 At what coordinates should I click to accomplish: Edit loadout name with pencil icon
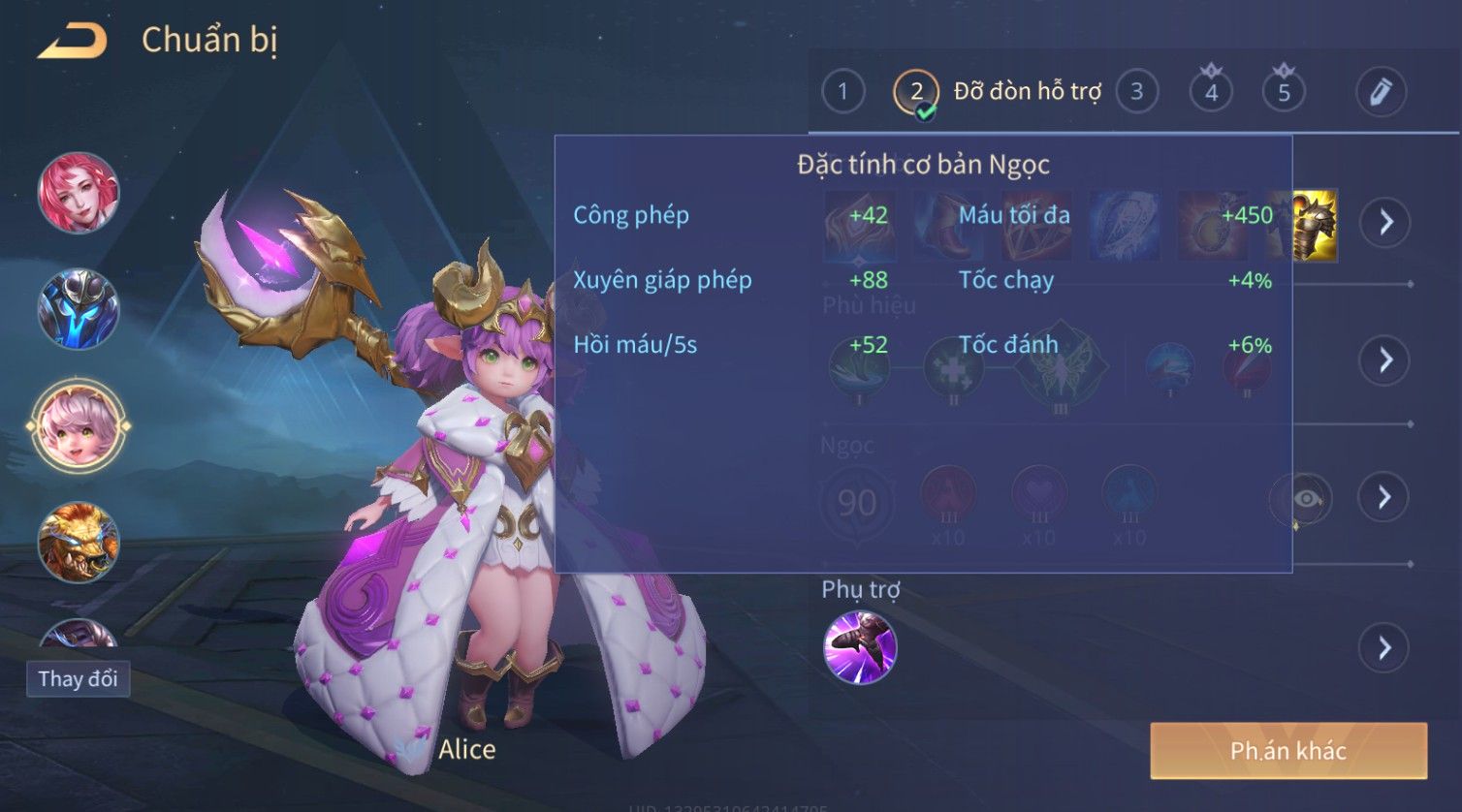[1380, 92]
